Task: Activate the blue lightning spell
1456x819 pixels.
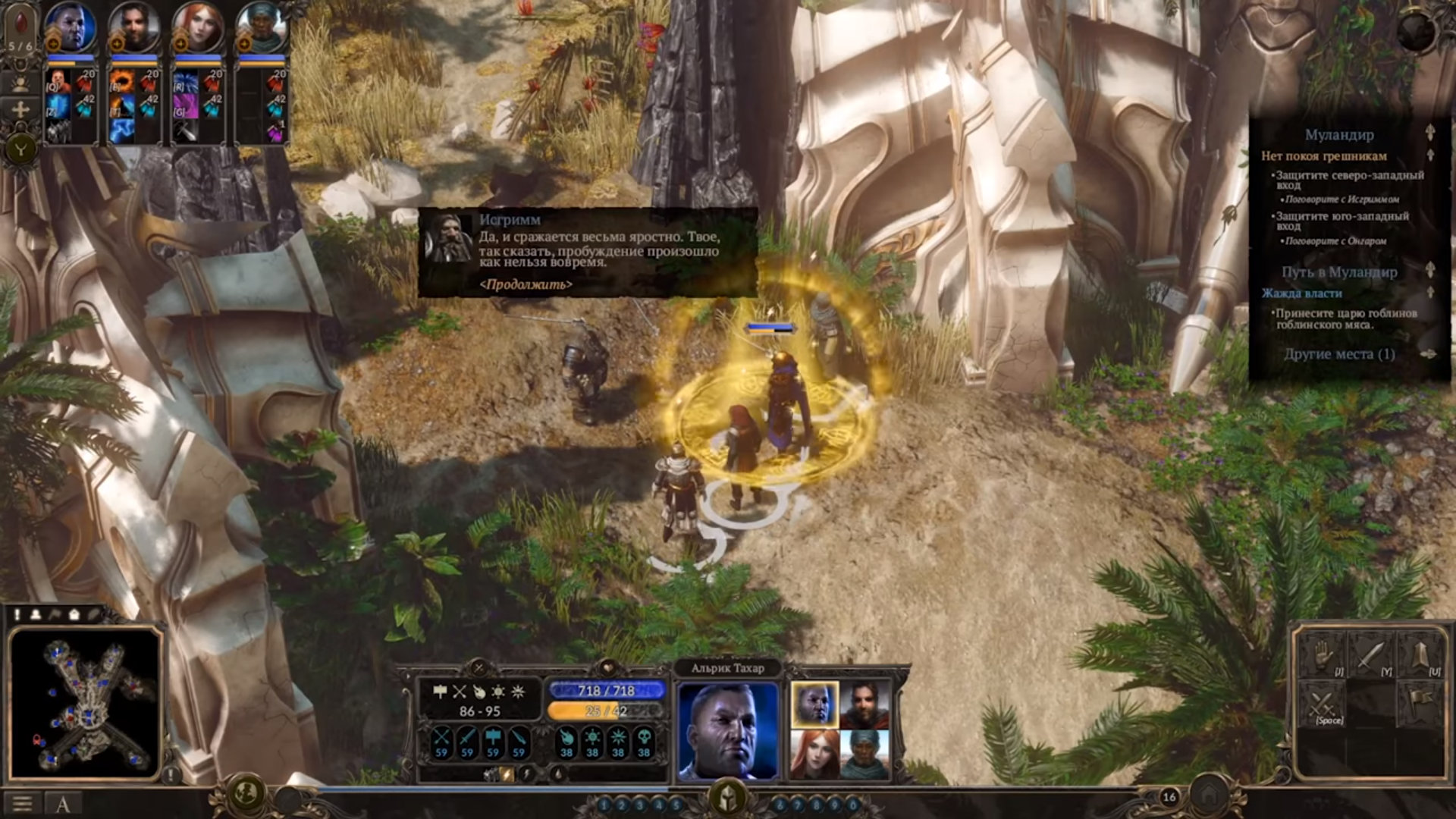Action: (x=122, y=130)
